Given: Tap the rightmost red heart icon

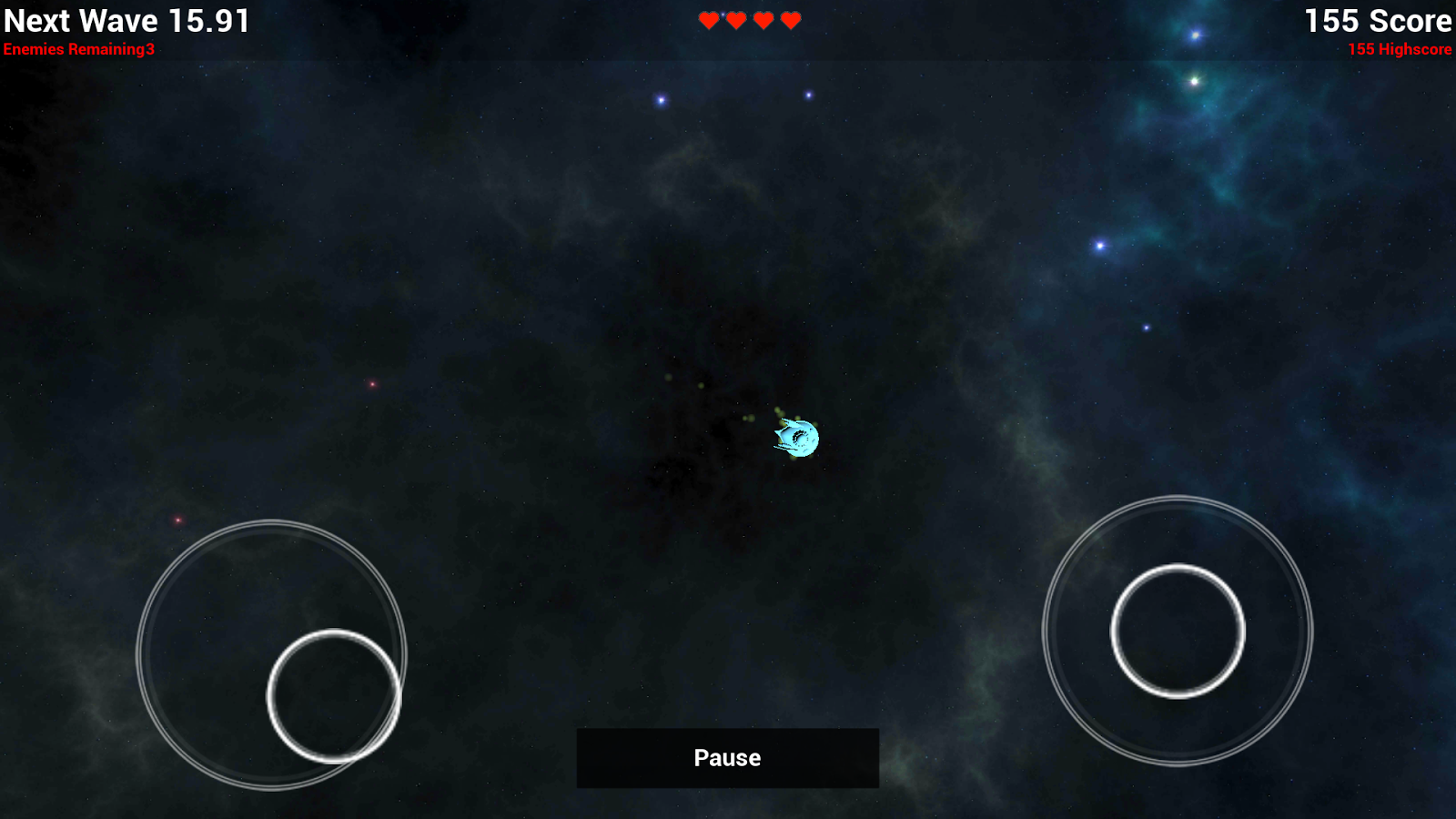Looking at the screenshot, I should point(790,19).
